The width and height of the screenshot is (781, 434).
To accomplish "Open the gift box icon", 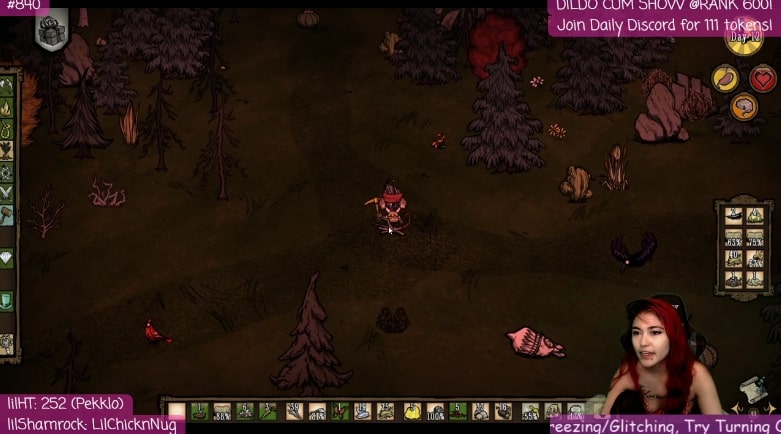I will (x=51, y=32).
